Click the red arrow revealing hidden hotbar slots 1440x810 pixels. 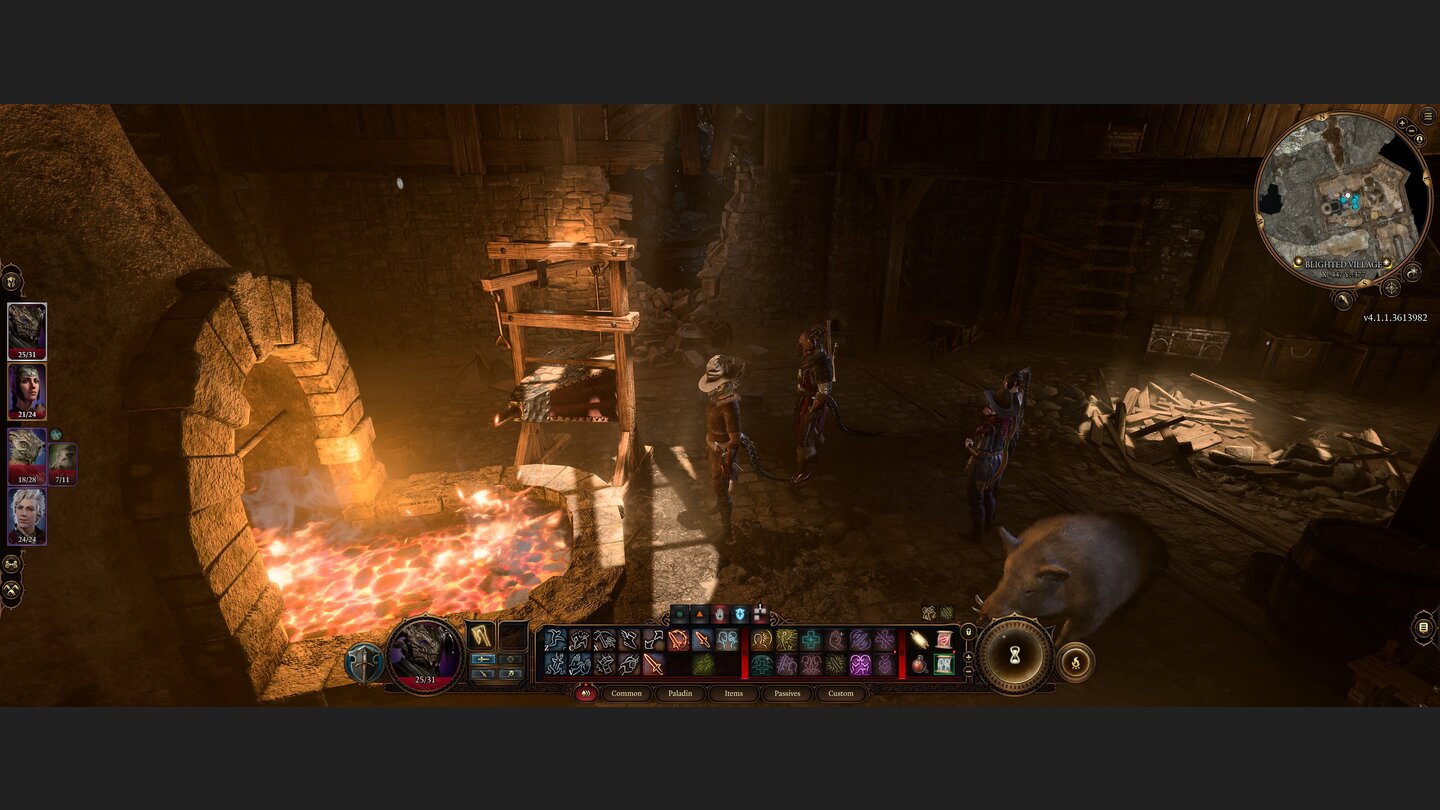click(x=894, y=652)
